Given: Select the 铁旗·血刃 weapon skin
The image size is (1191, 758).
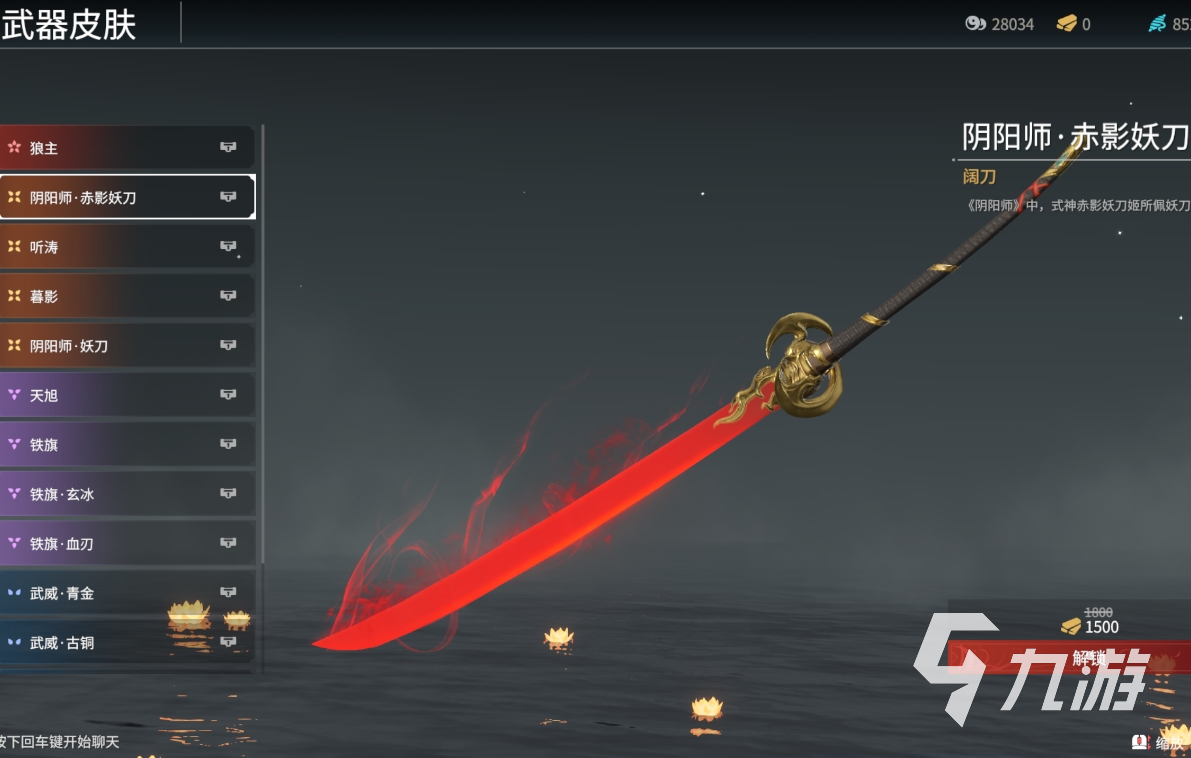Looking at the screenshot, I should click(x=127, y=543).
